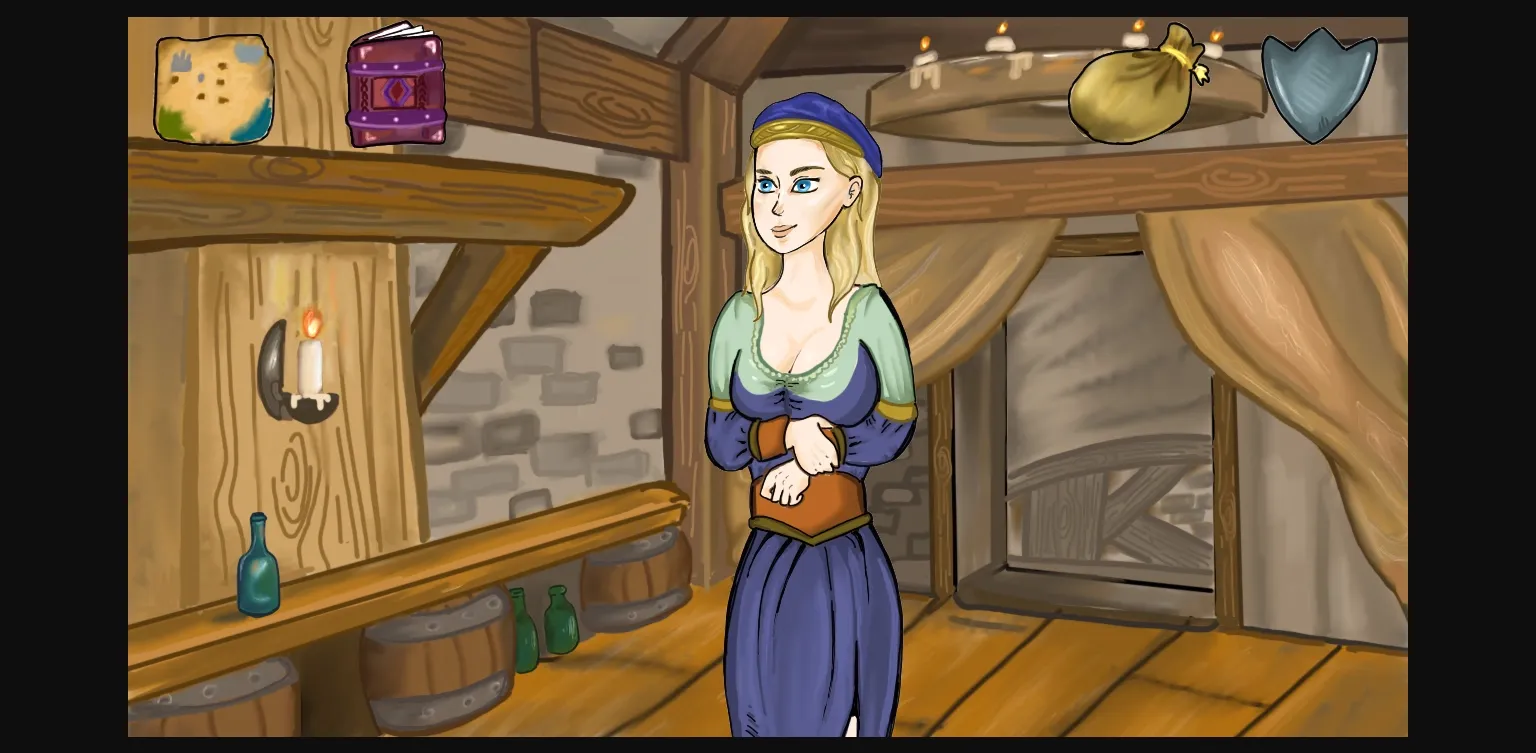
Task: Open the world map icon
Action: [214, 88]
